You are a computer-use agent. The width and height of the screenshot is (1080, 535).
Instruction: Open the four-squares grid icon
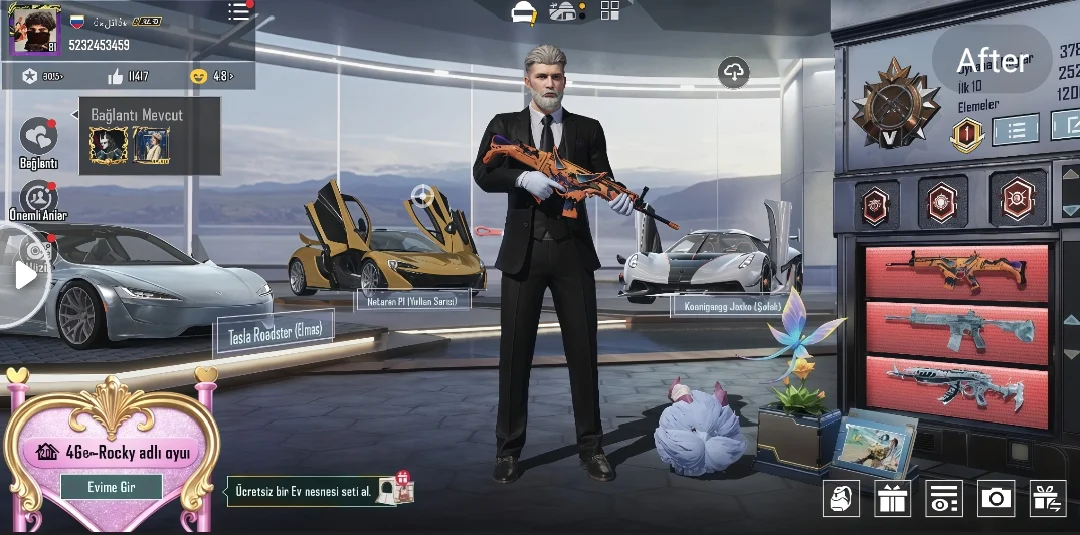[x=610, y=11]
